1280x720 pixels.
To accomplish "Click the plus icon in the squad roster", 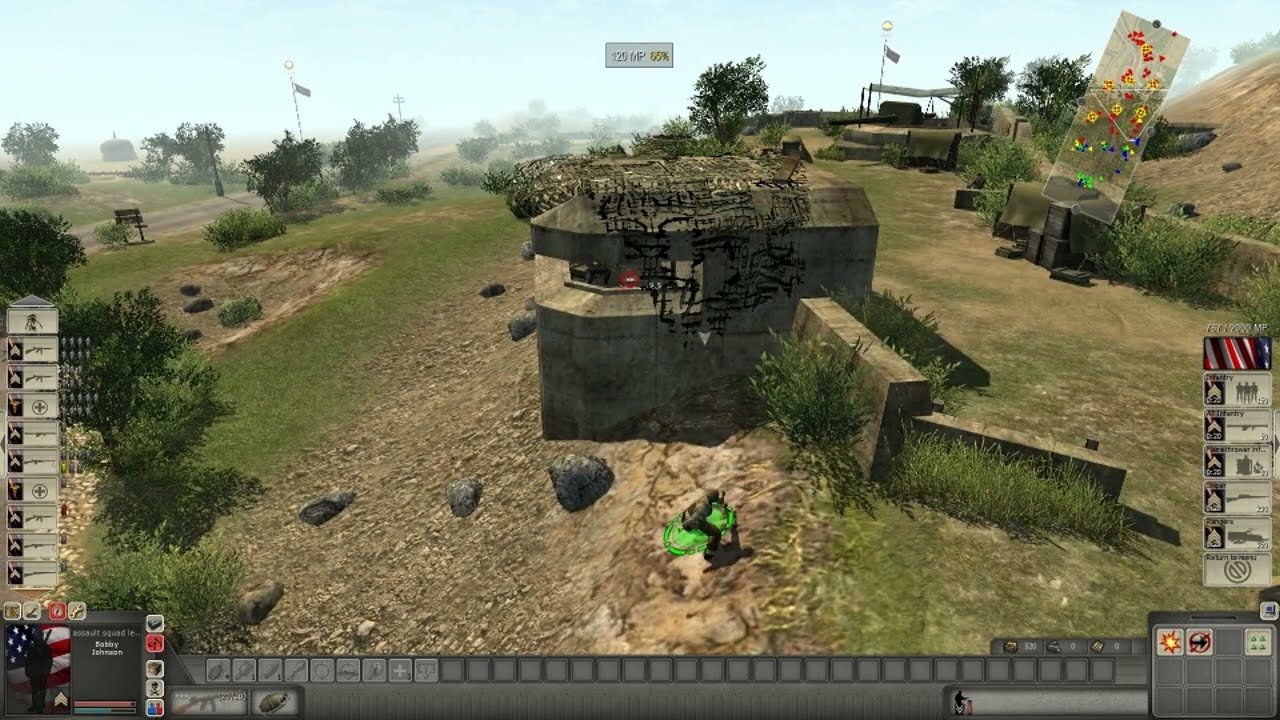I will [41, 405].
